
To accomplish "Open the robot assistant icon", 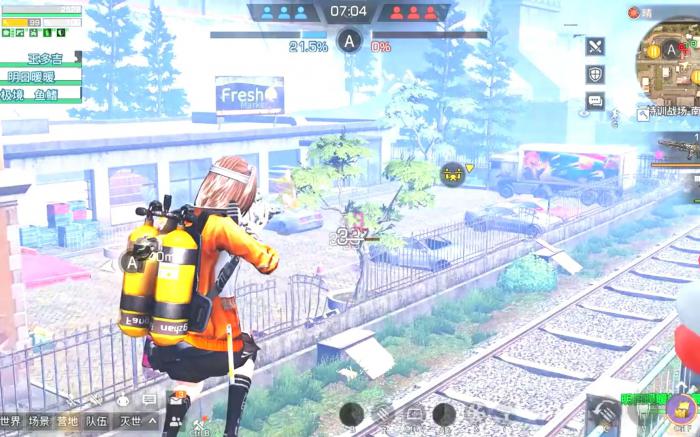I will pos(123,400).
